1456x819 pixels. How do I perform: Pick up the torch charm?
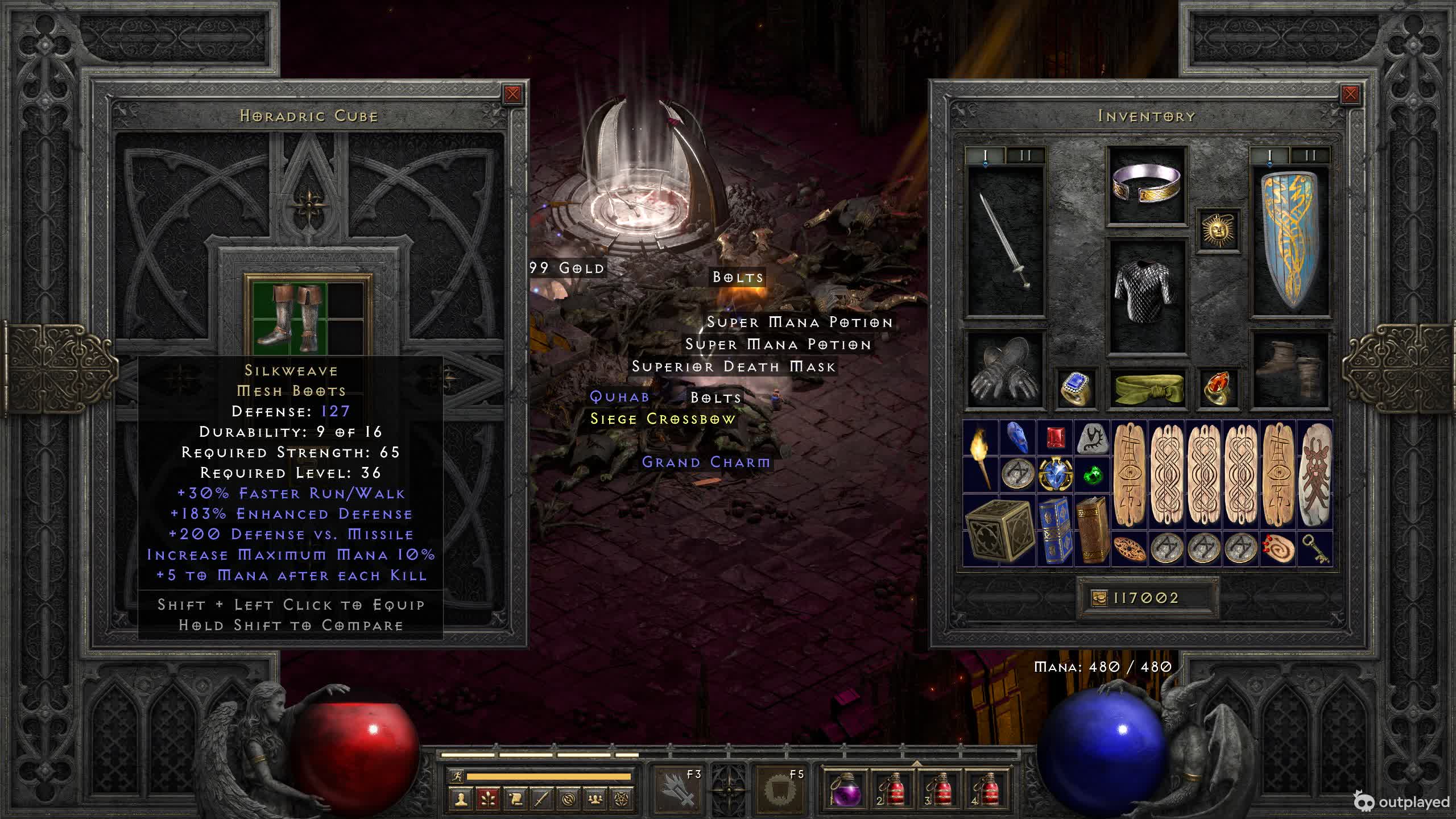point(981,456)
